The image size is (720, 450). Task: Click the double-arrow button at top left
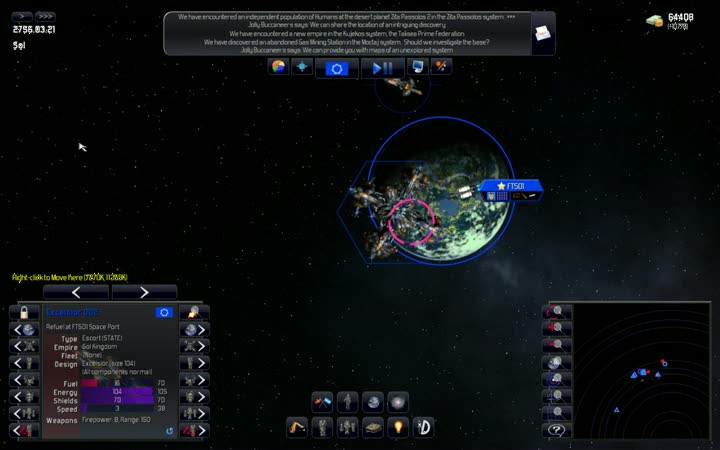point(44,16)
